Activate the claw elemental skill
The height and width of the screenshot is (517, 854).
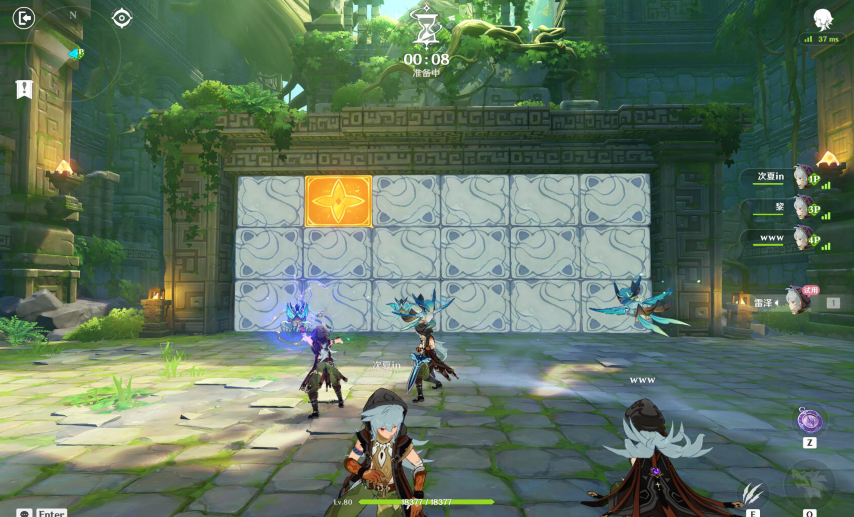coord(751,491)
